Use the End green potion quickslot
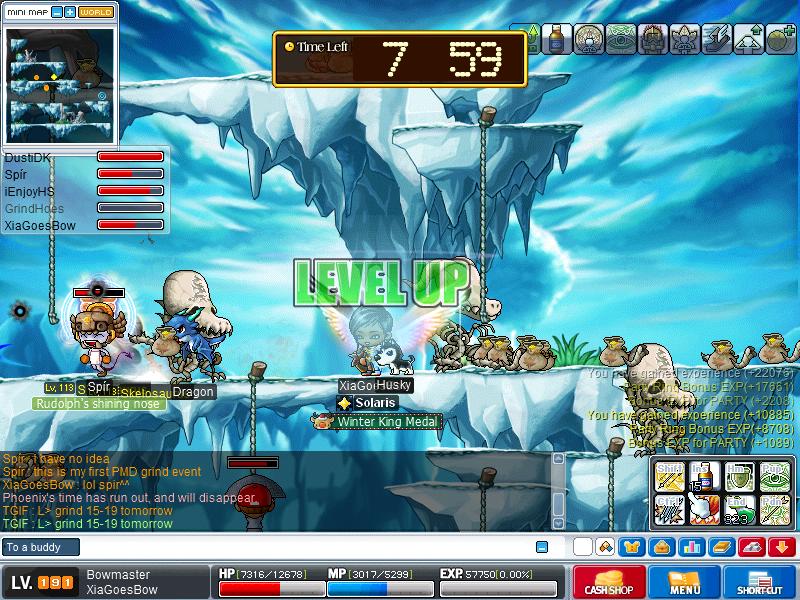Screen dimensions: 800x600 739,510
